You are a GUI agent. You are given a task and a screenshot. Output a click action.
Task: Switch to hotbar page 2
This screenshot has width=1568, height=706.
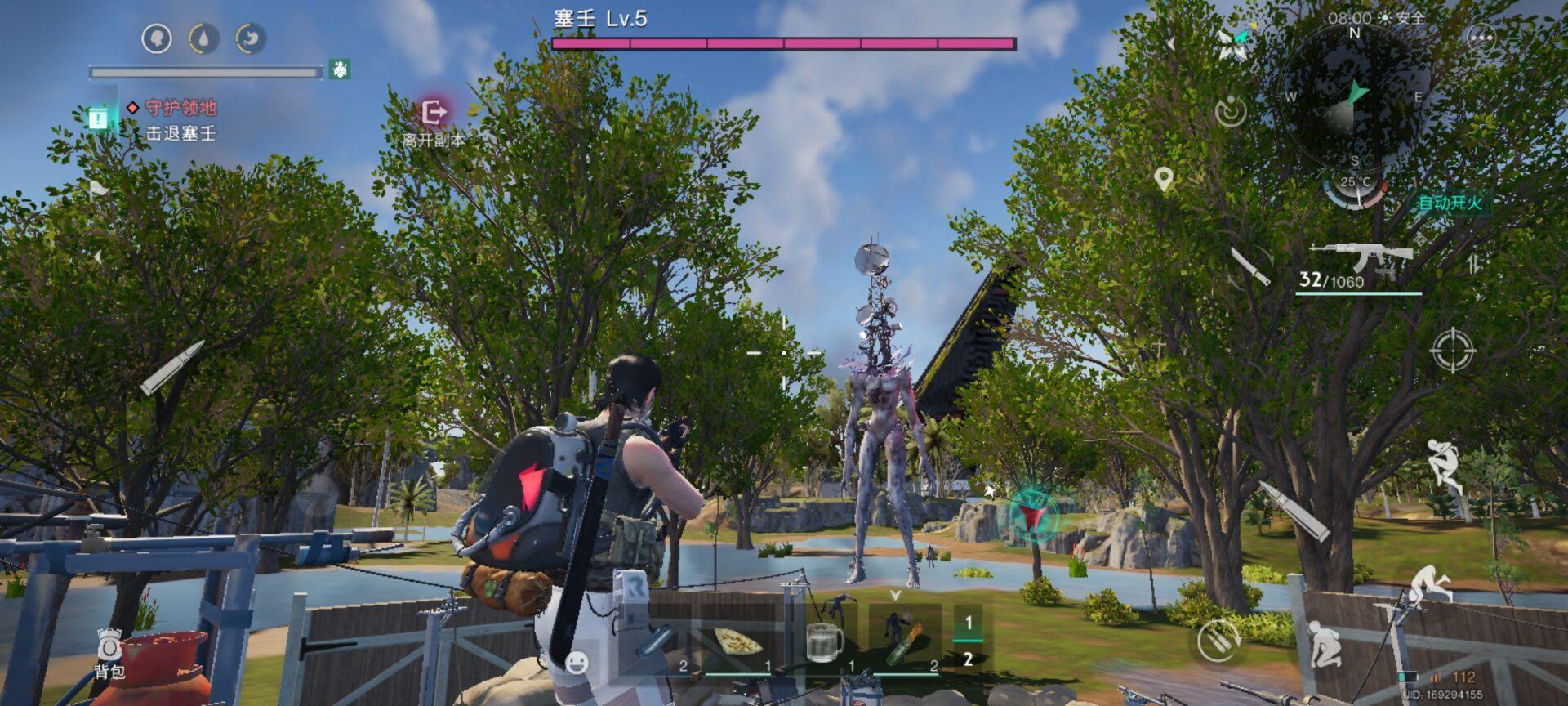[969, 659]
